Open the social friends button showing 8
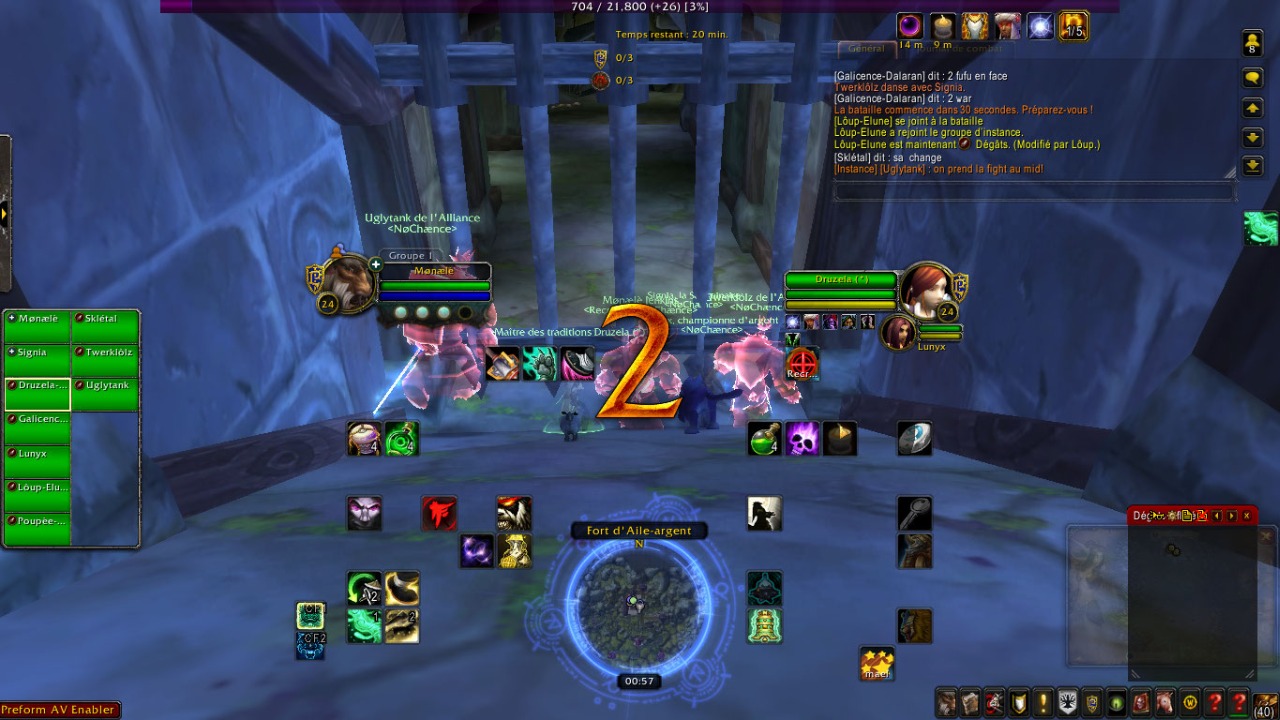 (x=1252, y=43)
